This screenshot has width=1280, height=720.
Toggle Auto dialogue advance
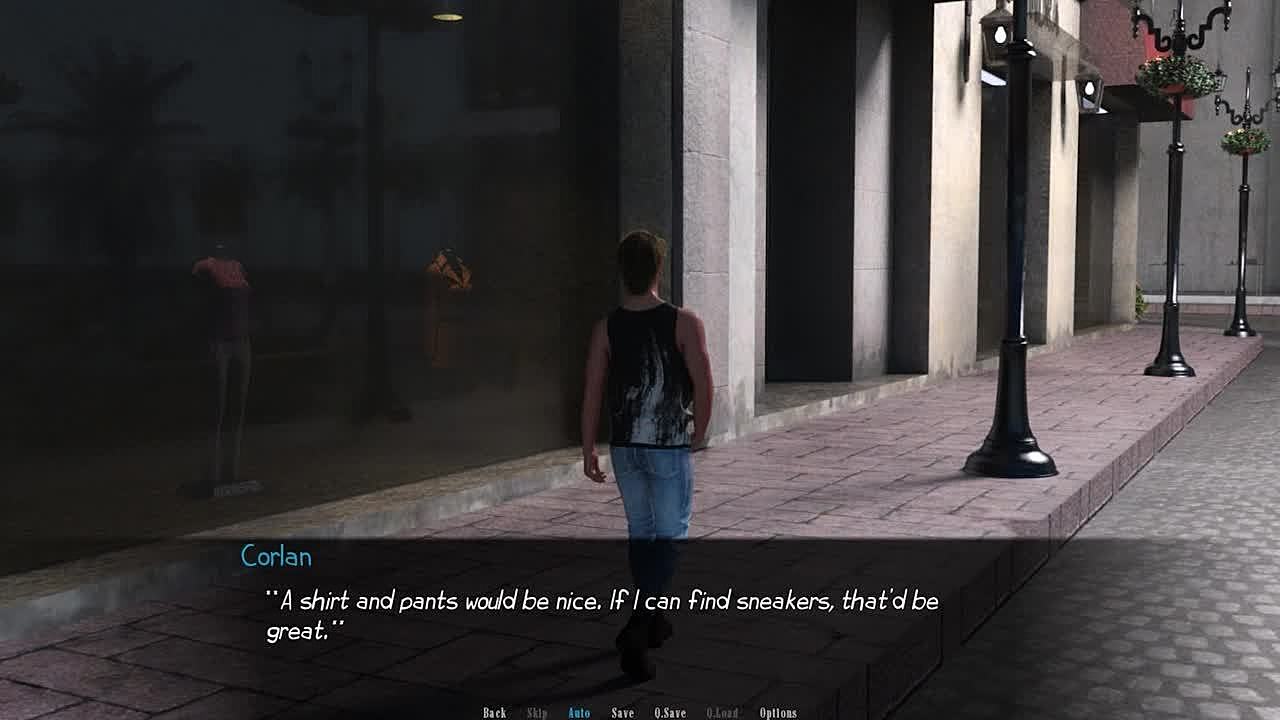[x=579, y=713]
